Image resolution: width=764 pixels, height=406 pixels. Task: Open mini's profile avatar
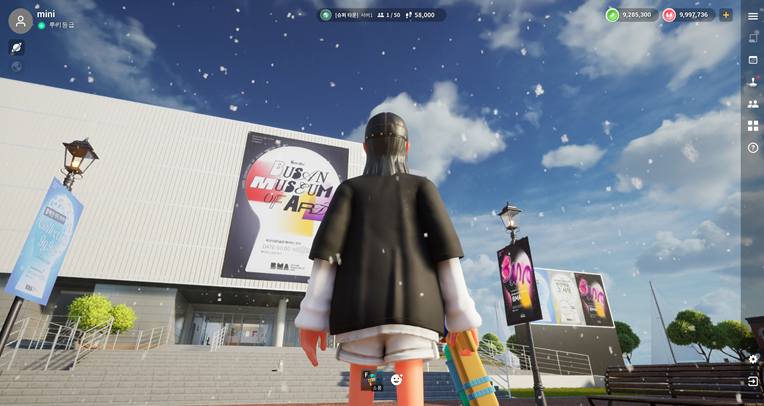pyautogui.click(x=20, y=21)
